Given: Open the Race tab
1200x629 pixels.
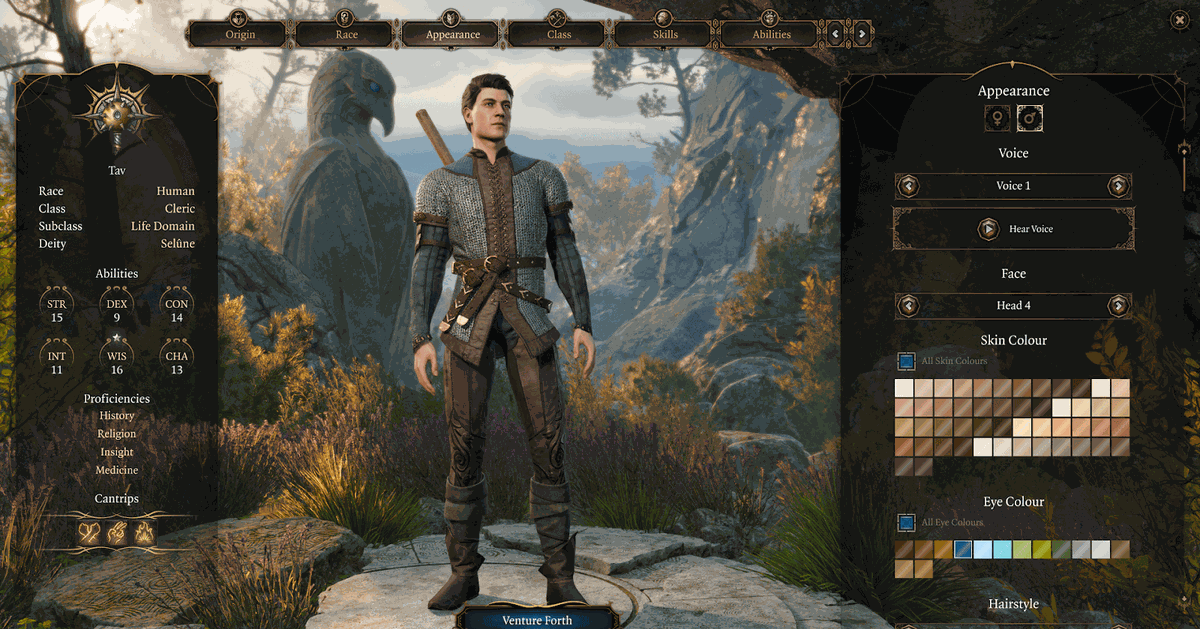Looking at the screenshot, I should click(346, 34).
